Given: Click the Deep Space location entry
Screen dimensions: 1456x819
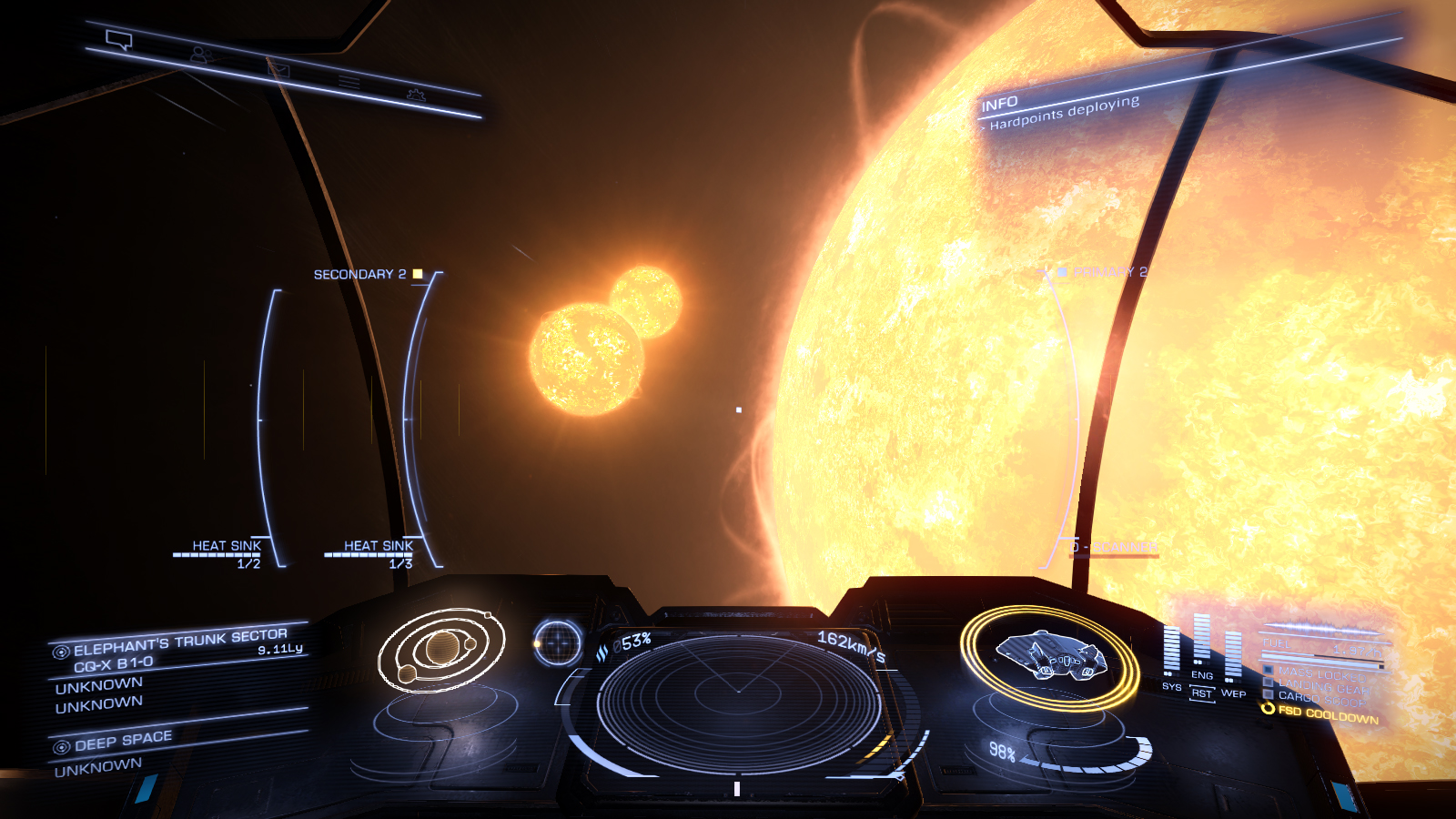Looking at the screenshot, I should coord(124,741).
